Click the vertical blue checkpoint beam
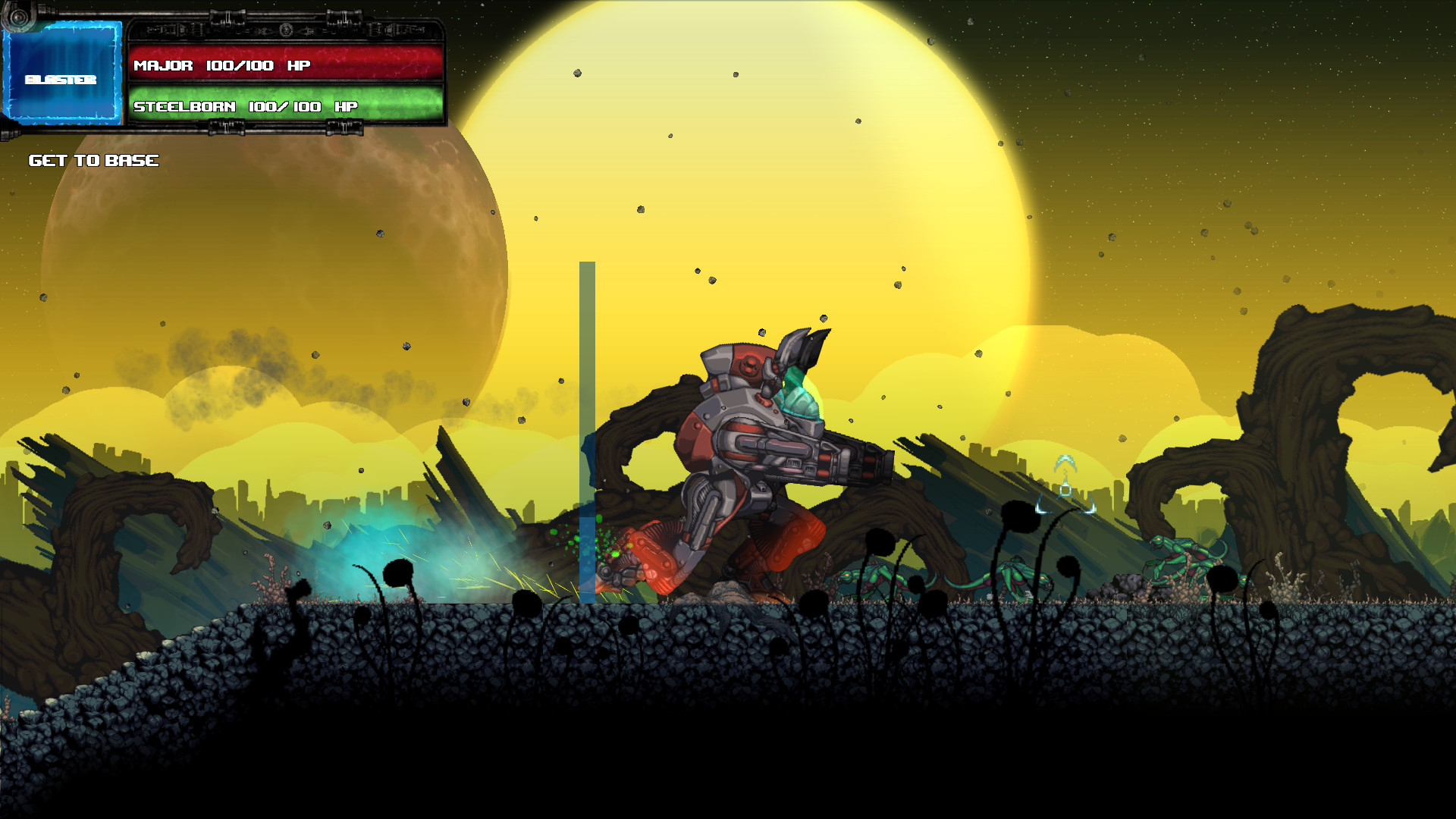The height and width of the screenshot is (819, 1456). (585, 379)
